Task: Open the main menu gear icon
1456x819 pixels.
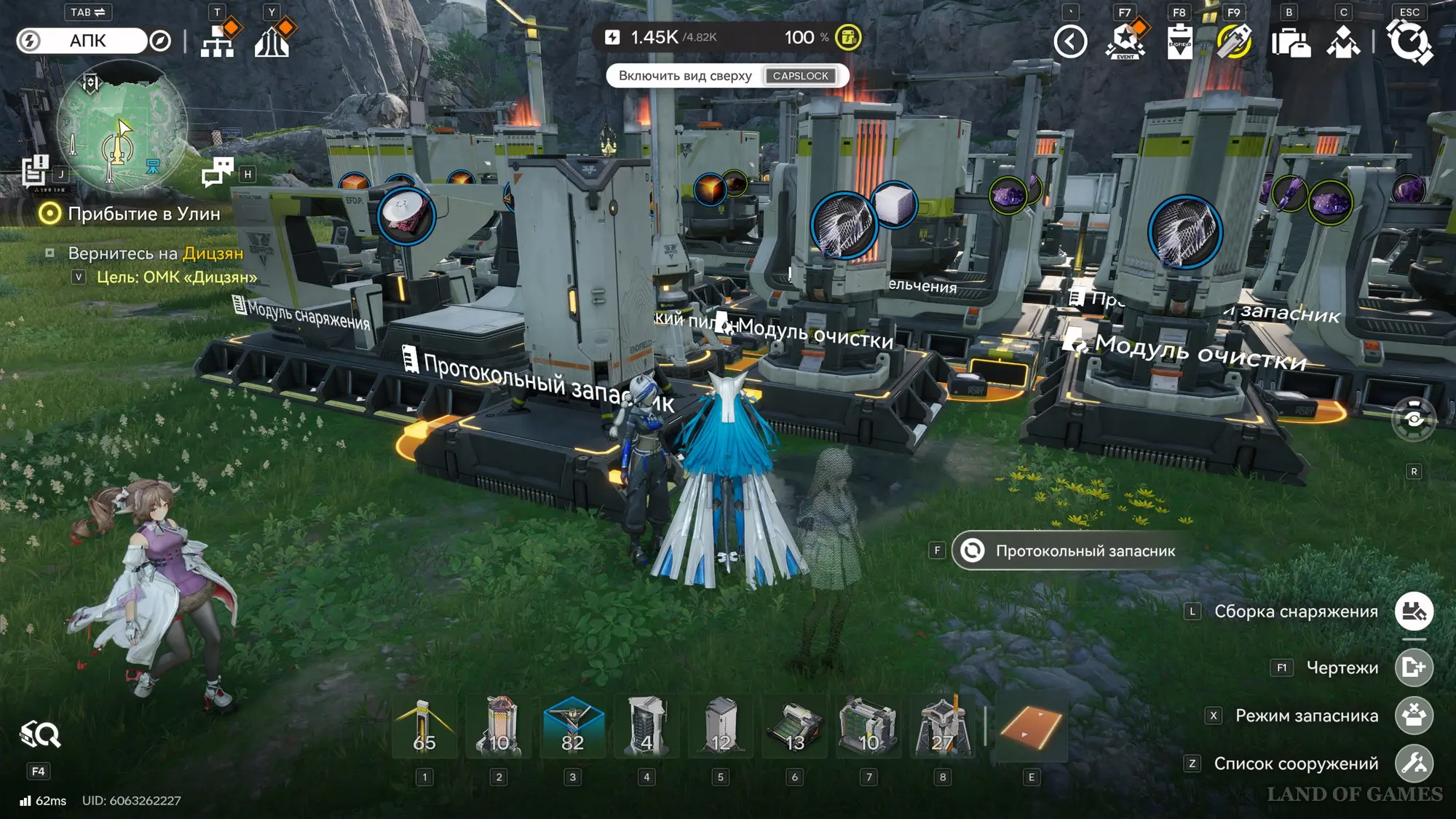Action: pos(1409,41)
